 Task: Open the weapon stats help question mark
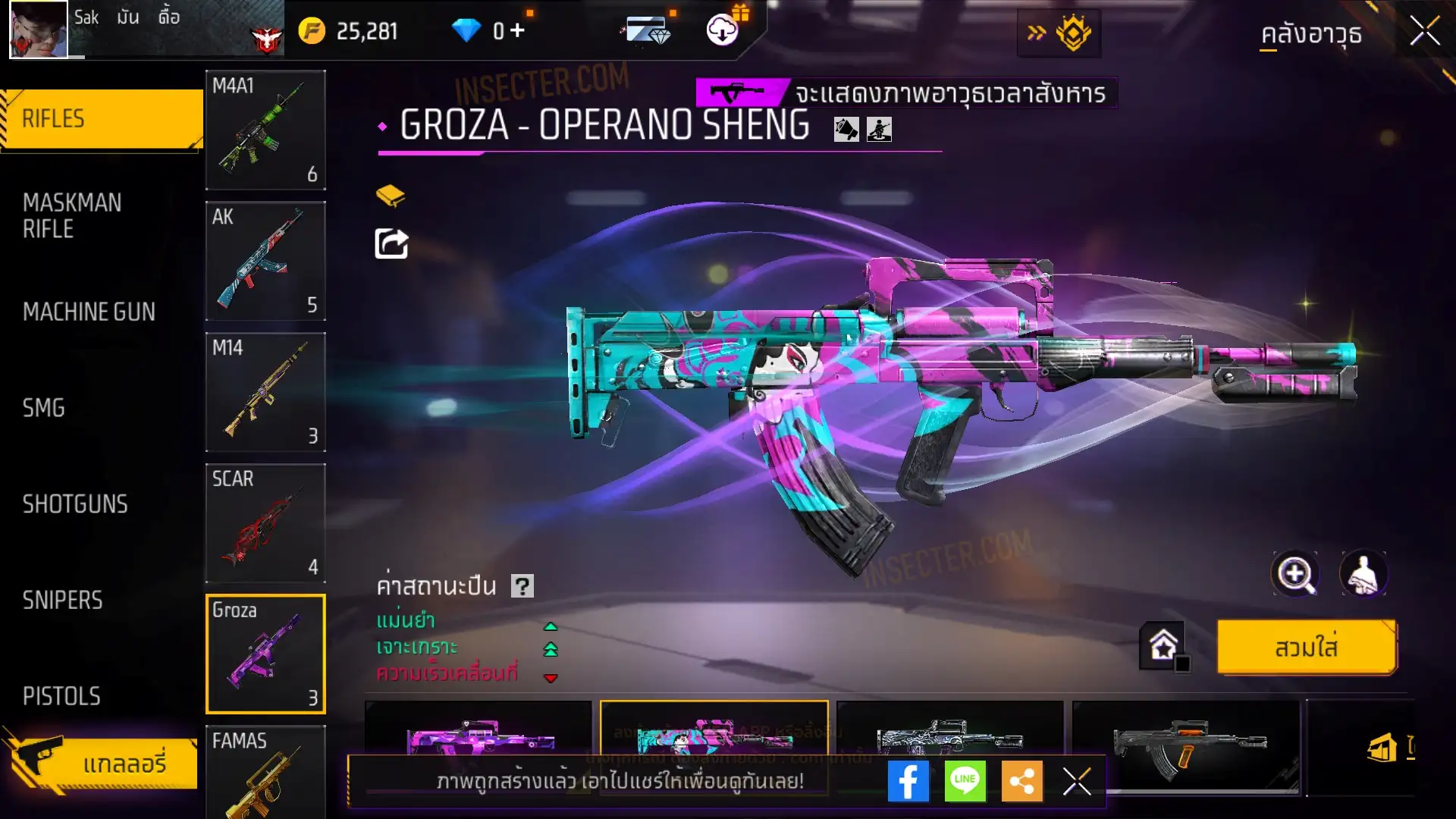pyautogui.click(x=522, y=586)
